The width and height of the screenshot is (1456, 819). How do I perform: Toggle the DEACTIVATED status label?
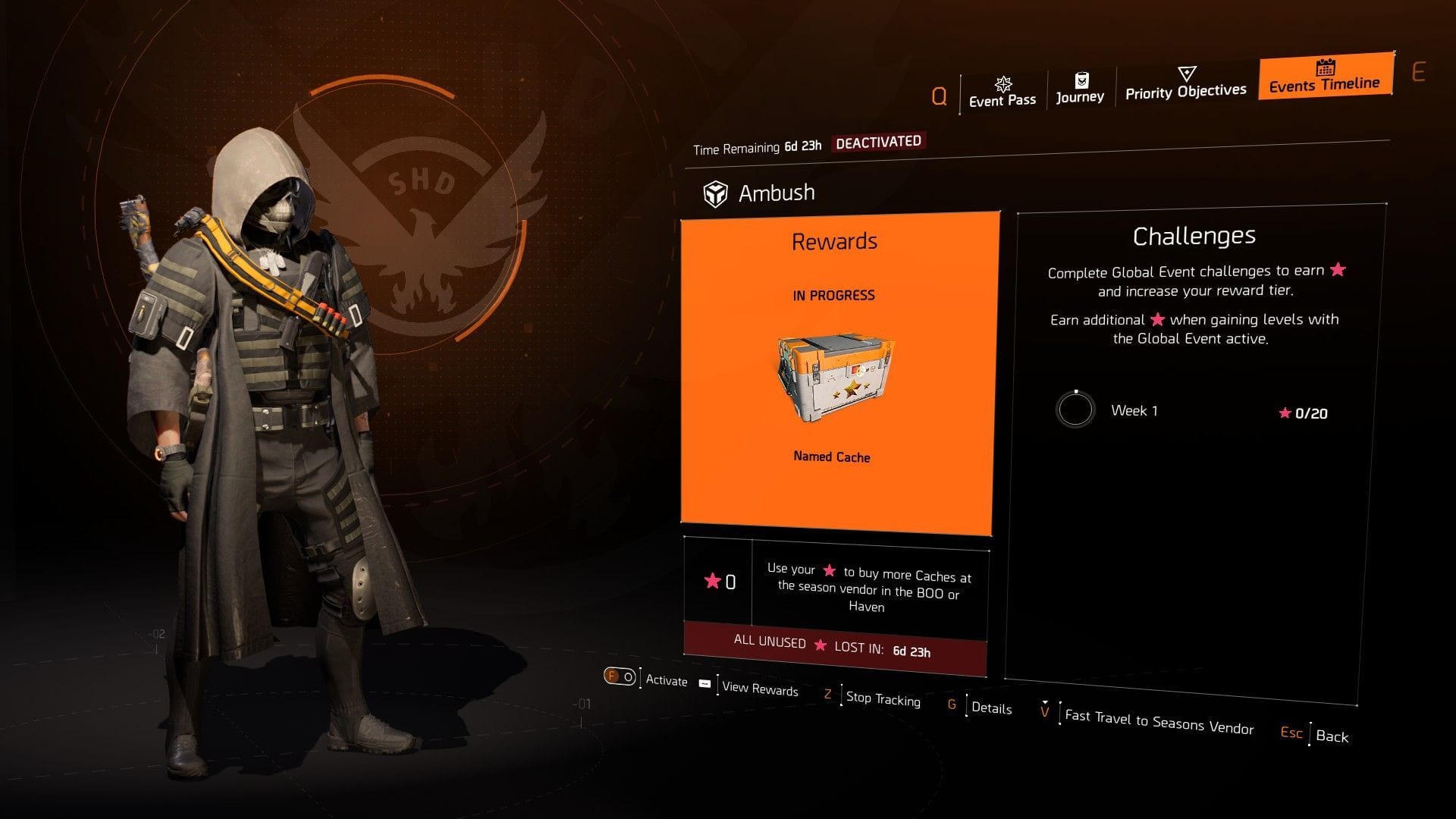click(878, 141)
